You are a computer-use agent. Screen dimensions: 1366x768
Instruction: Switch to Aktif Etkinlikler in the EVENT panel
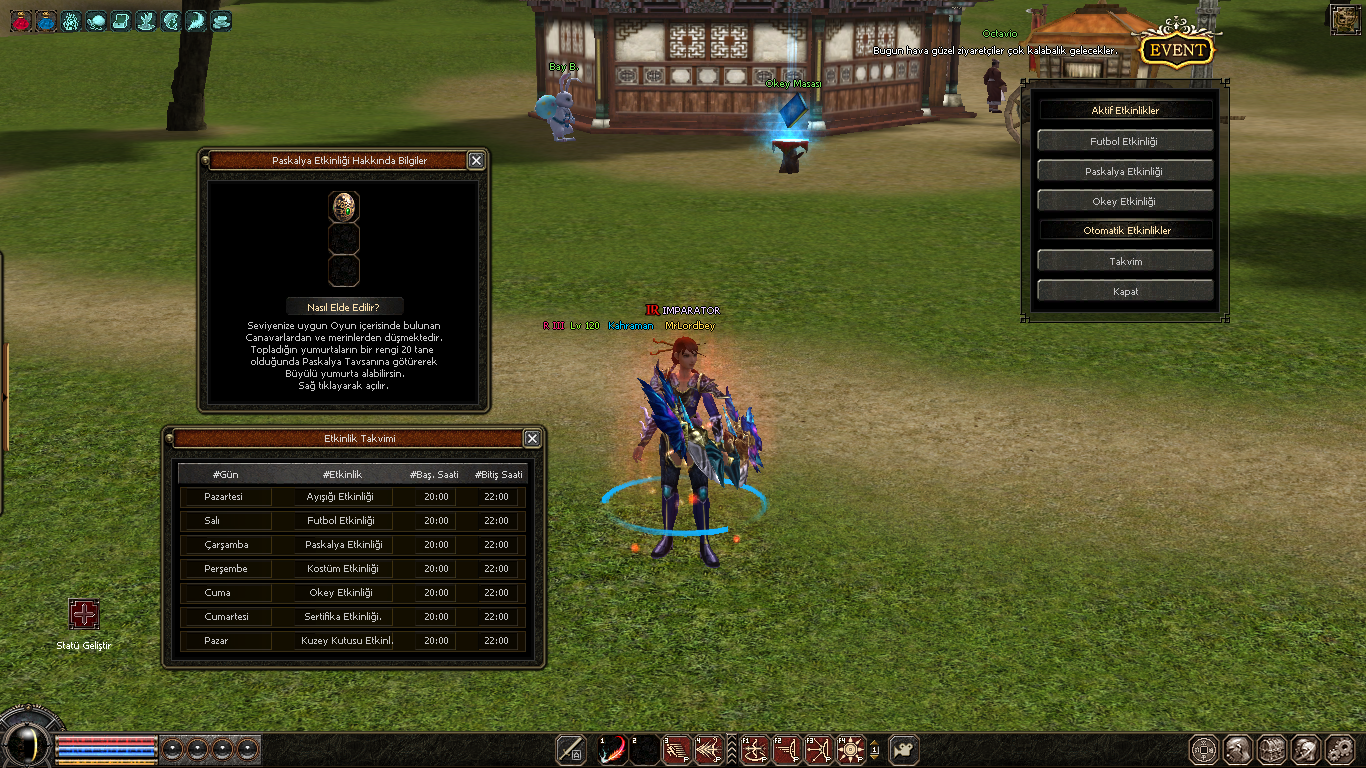point(1125,108)
